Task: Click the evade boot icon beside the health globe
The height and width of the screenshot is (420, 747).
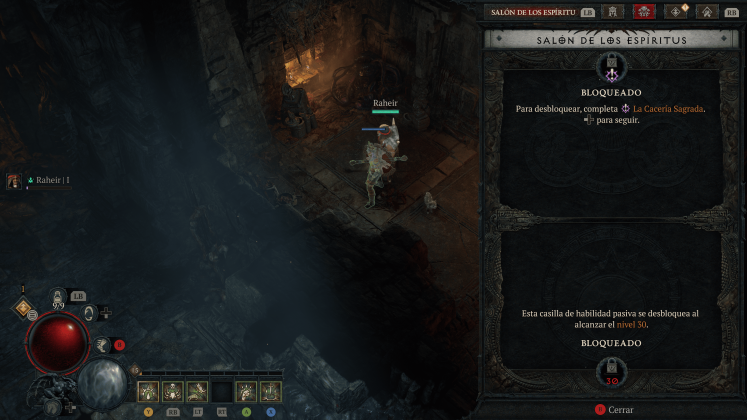Action: coord(102,345)
